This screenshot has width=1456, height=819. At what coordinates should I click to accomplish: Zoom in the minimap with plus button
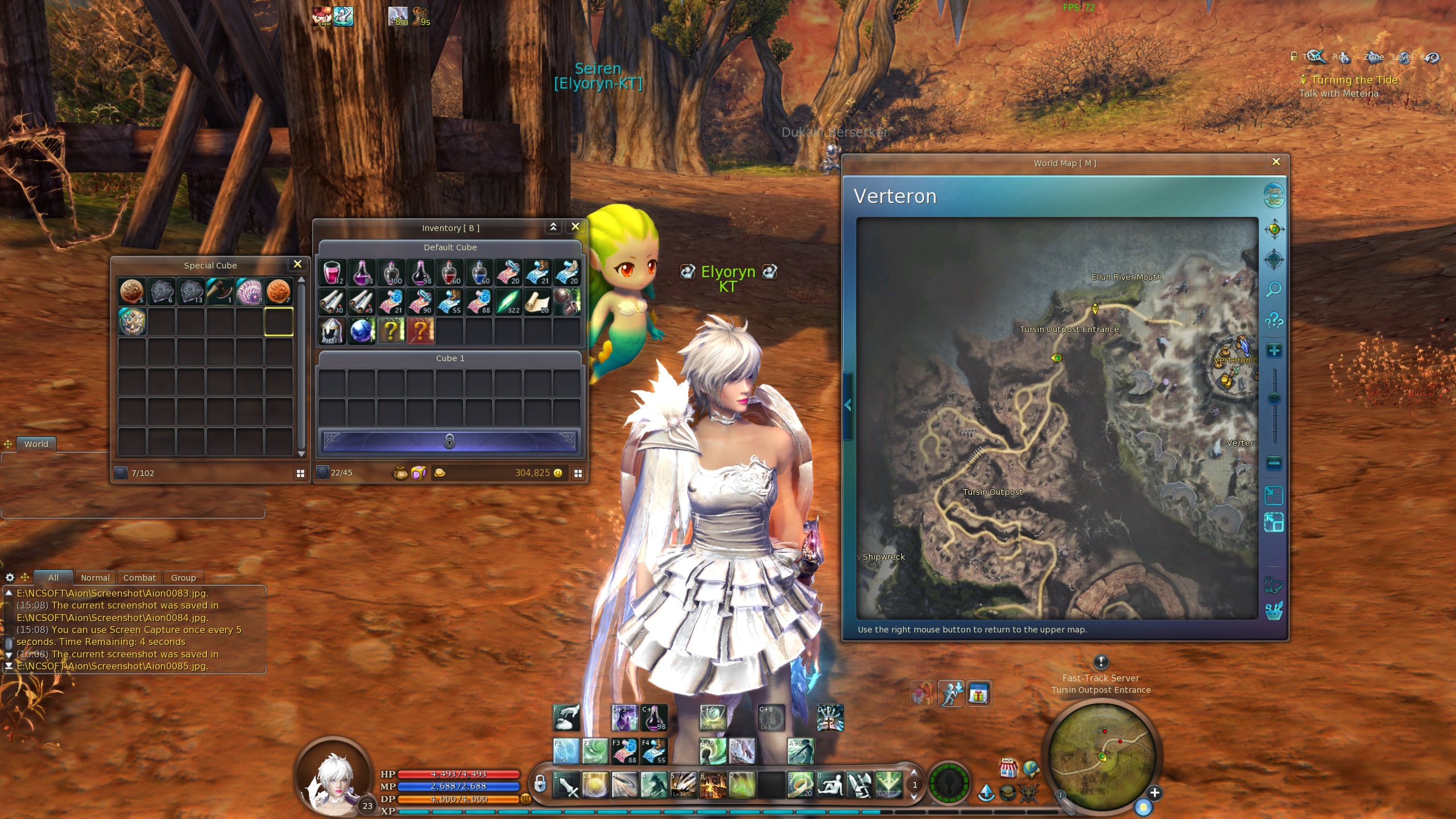pos(1155,793)
